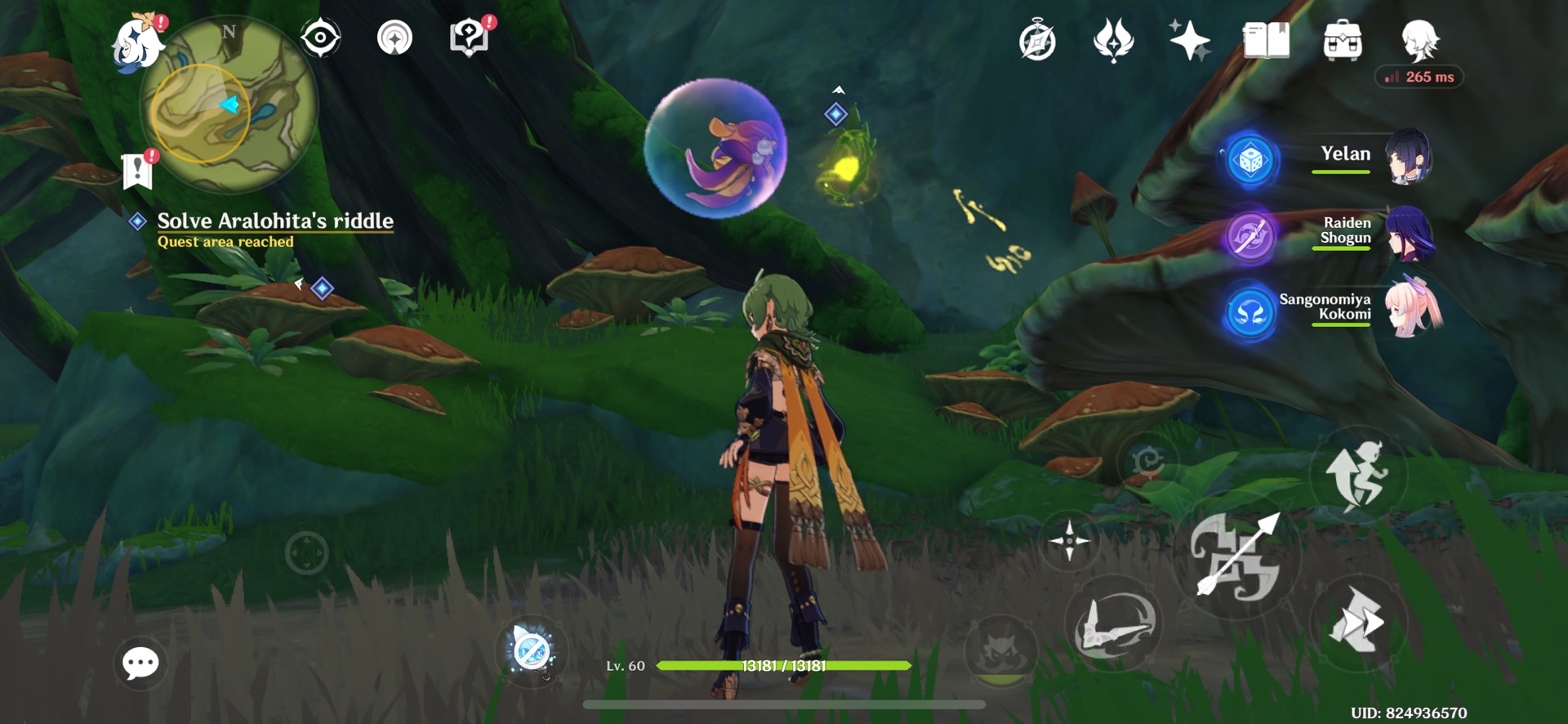Select the quest 'Solve Aralohita's riddle'

273,219
